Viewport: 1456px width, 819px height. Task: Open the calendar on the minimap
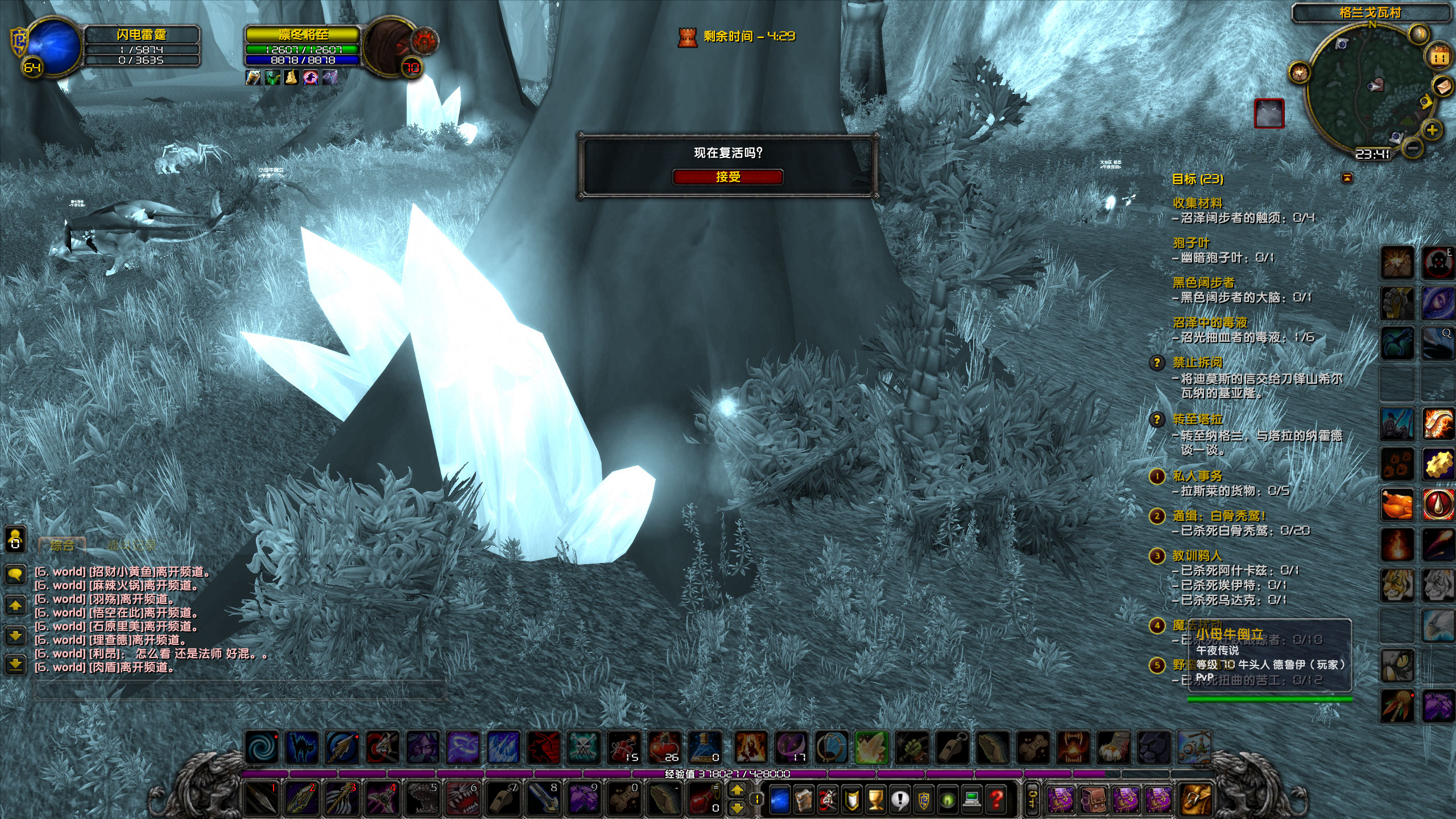click(1438, 56)
